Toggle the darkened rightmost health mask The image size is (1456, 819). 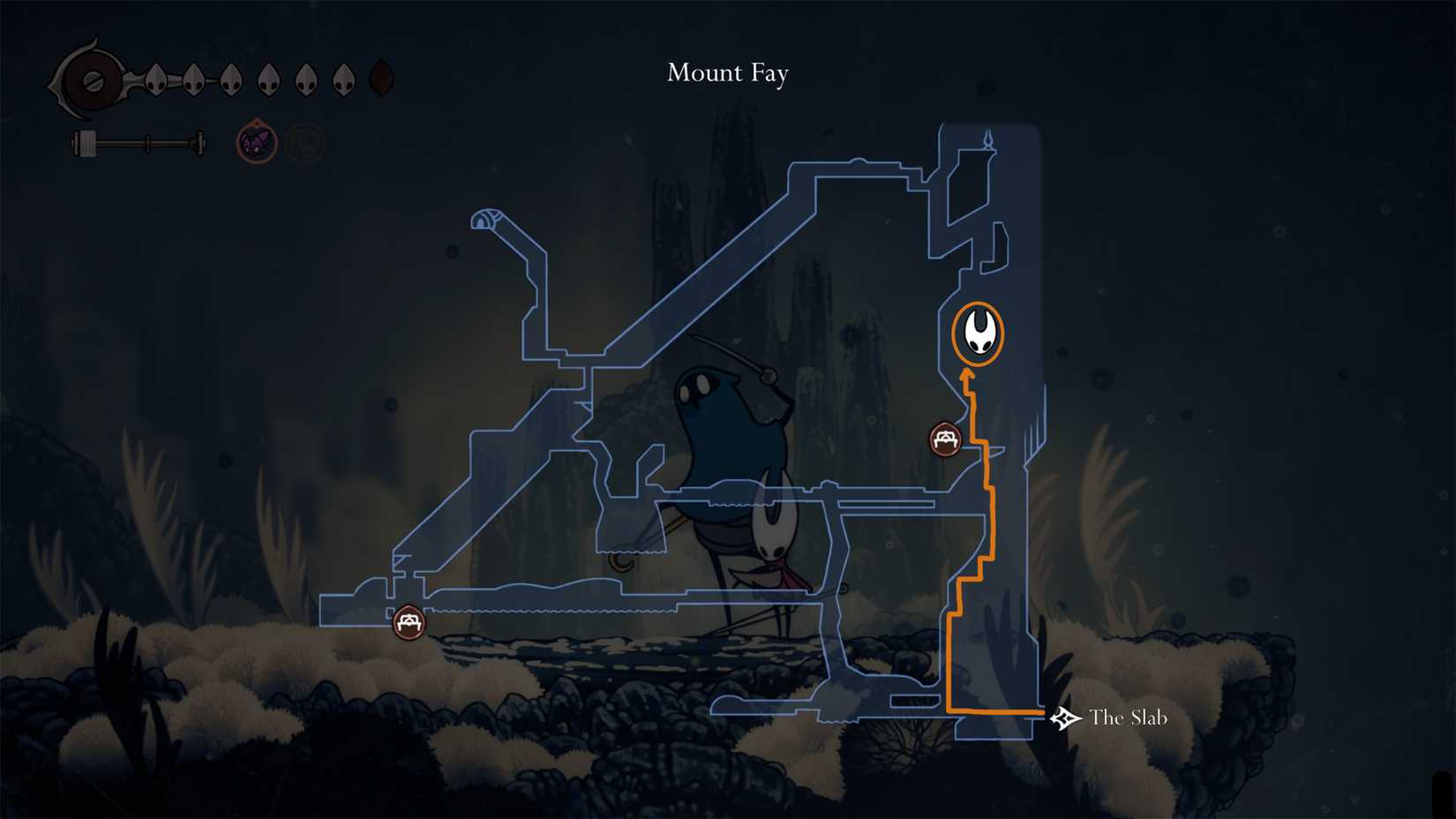tap(379, 78)
